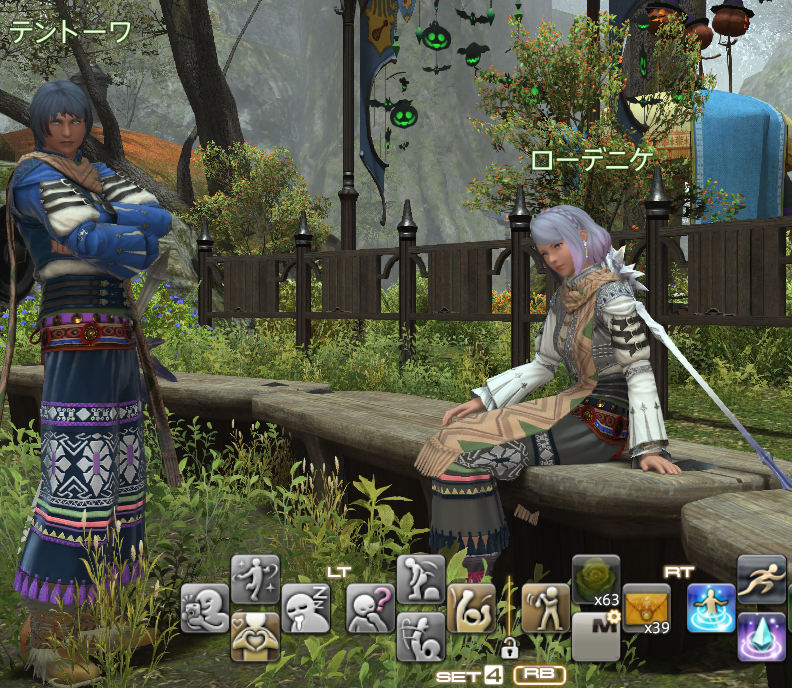The image size is (792, 688).
Task: Use the orange envelope item x39
Action: click(646, 608)
